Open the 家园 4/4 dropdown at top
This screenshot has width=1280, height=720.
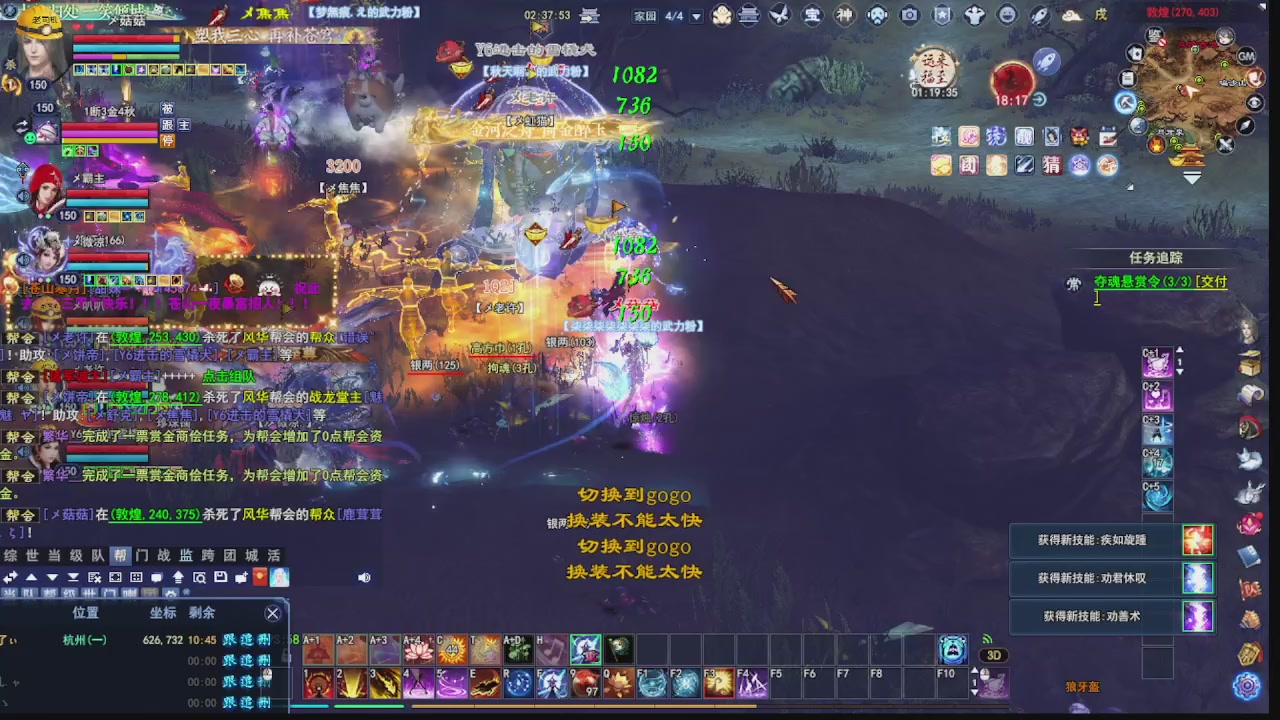click(x=697, y=15)
